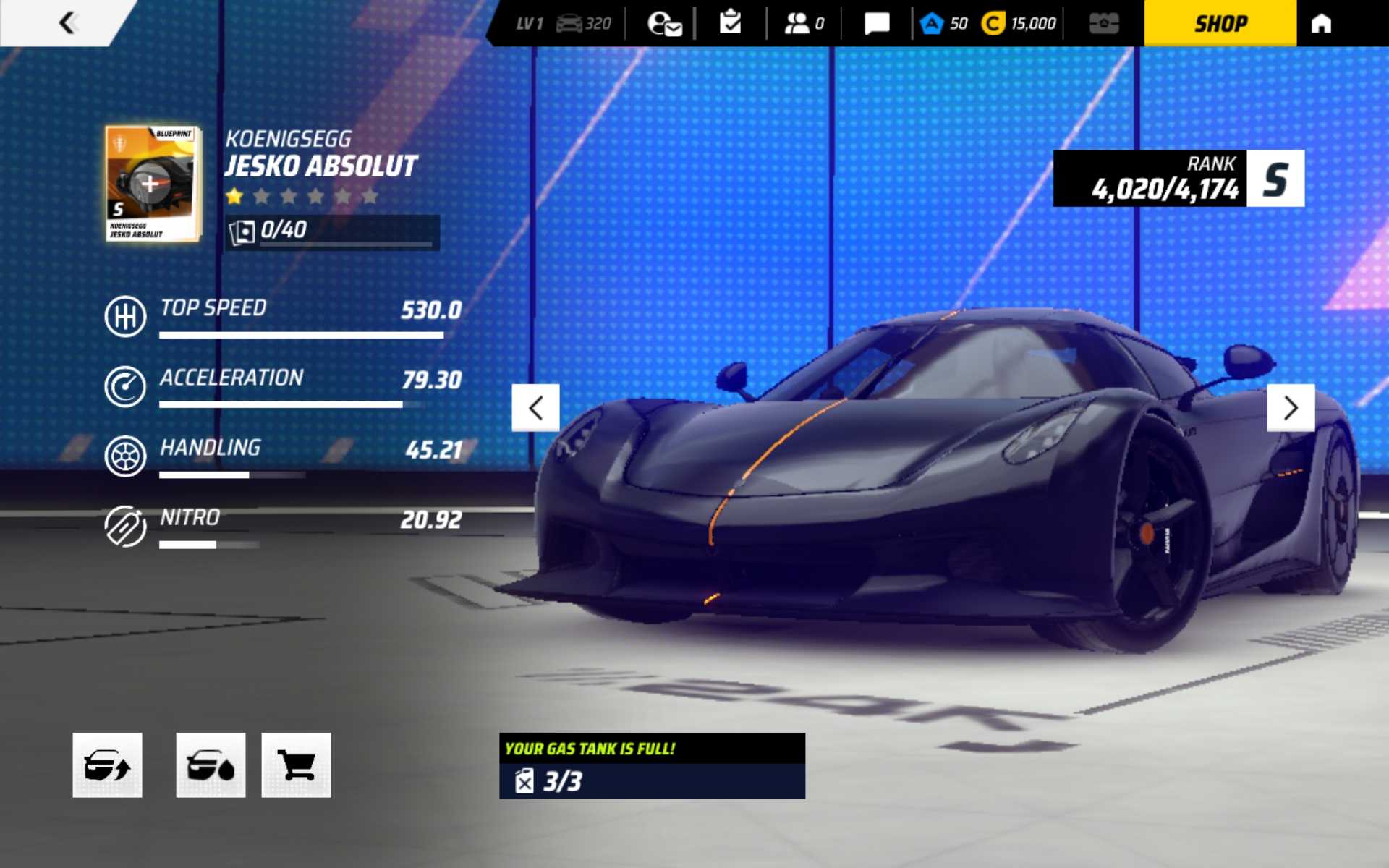Open the chat speech bubble
The image size is (1389, 868).
pyautogui.click(x=876, y=23)
